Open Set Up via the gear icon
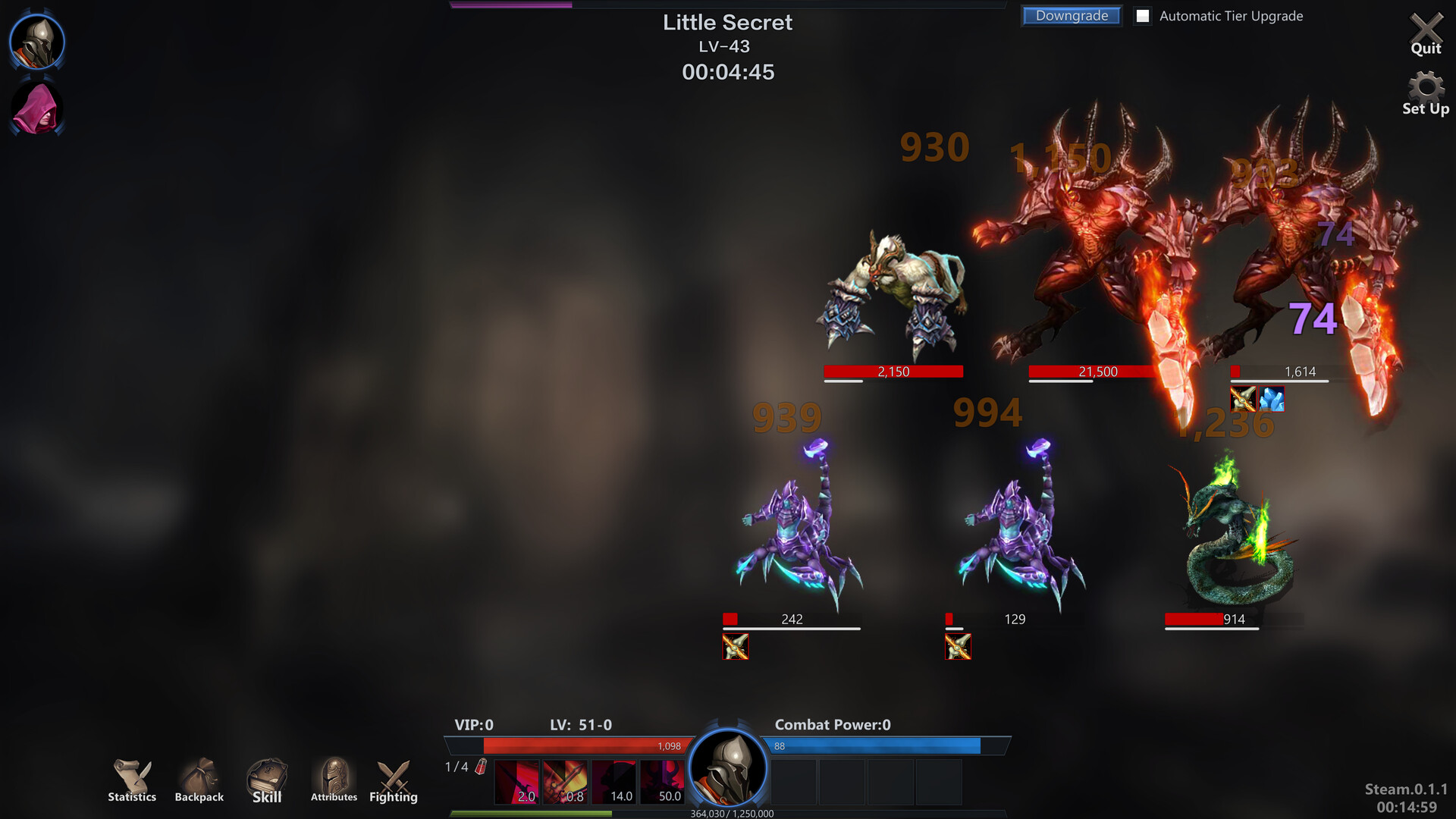The width and height of the screenshot is (1456, 819). click(1426, 87)
